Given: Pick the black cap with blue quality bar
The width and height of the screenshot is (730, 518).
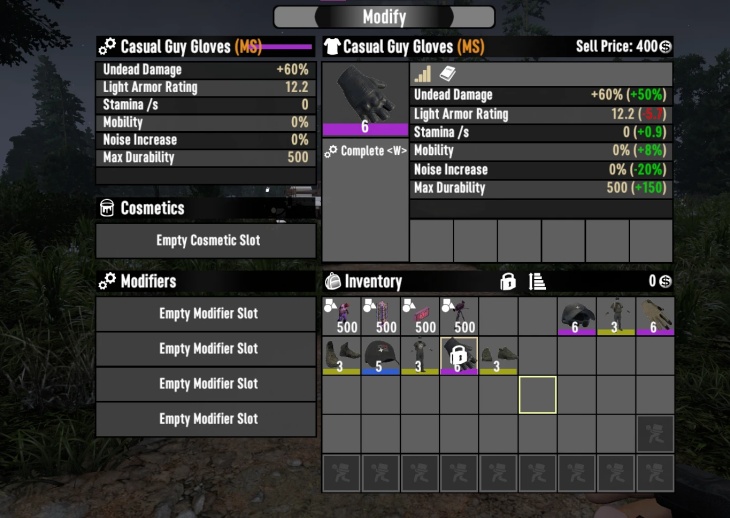Looking at the screenshot, I should (381, 355).
